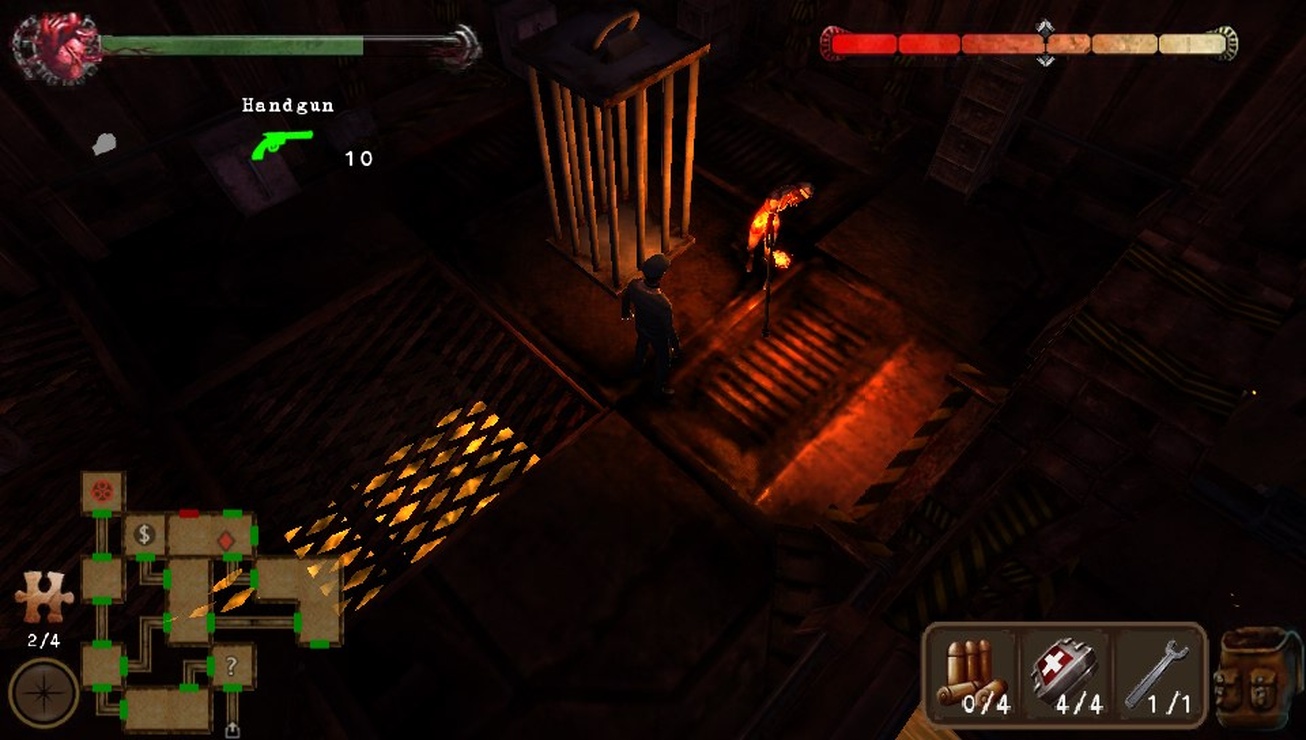Use the medkit item slot

(1065, 675)
